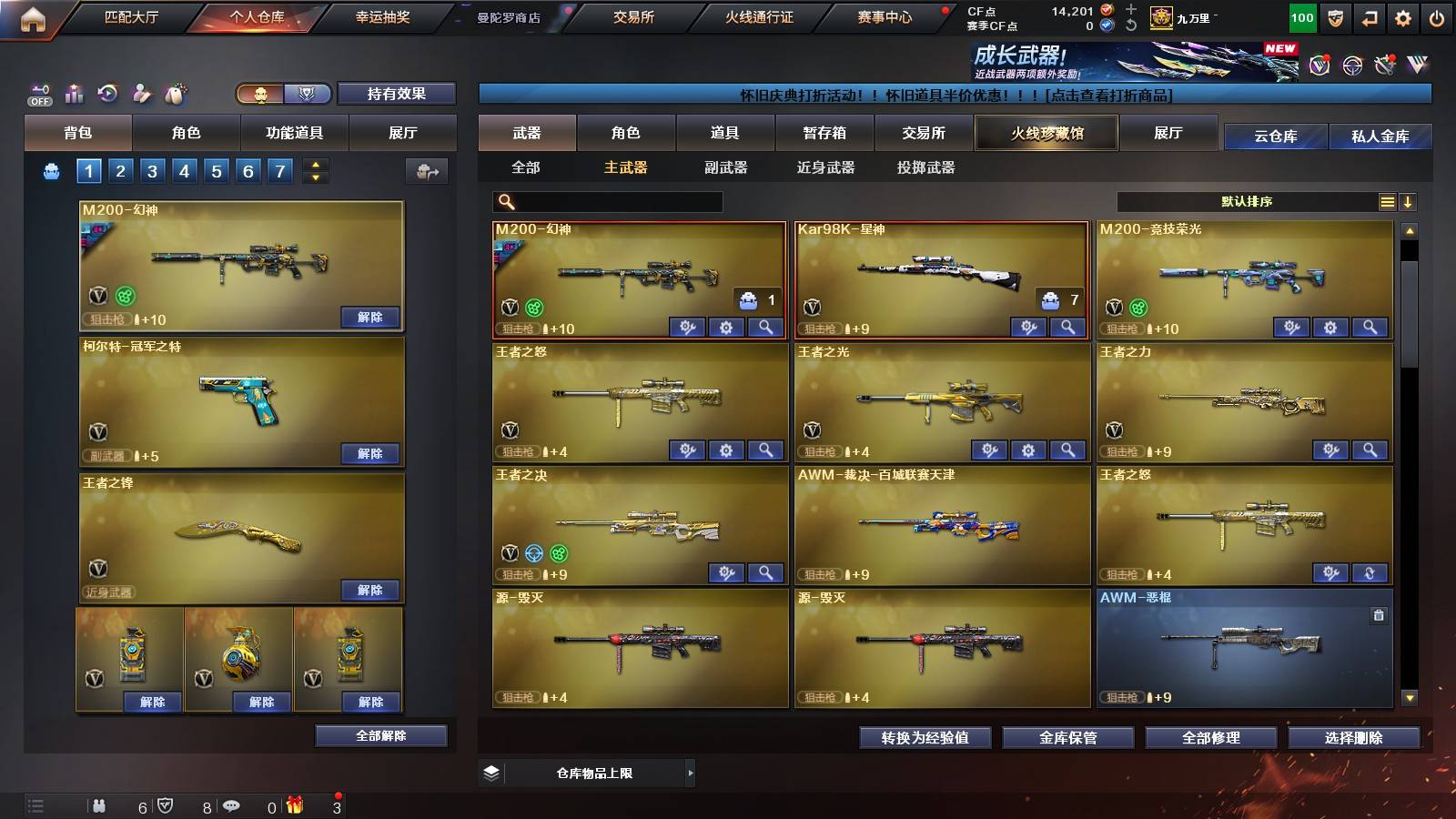The image size is (1456, 819).
Task: Select the 主武器 weapon sub-tab
Action: pyautogui.click(x=626, y=167)
